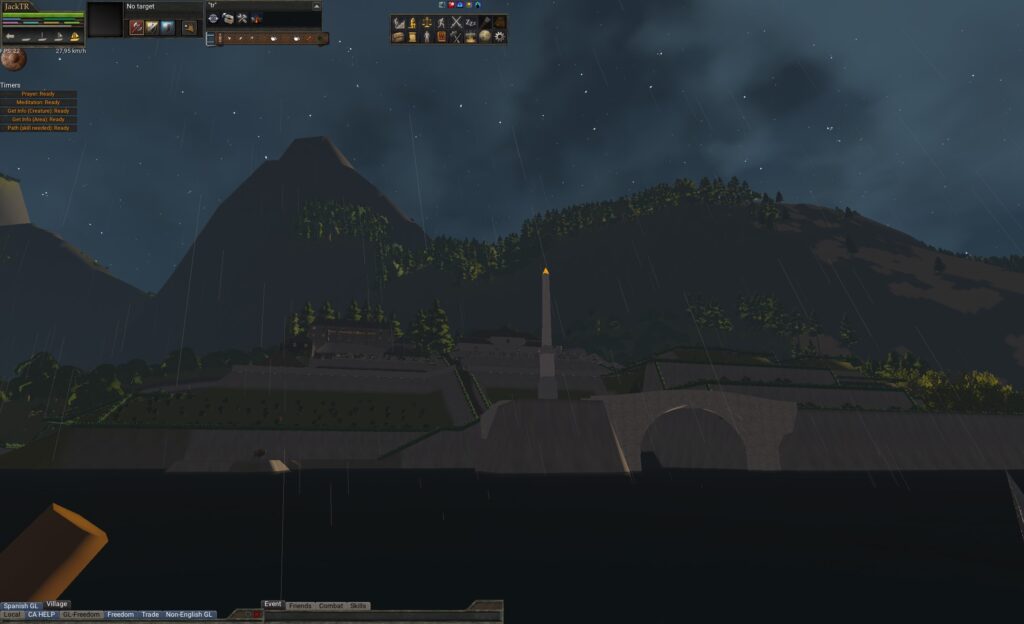The image size is (1024, 624).
Task: Click the running figure icon
Action: [x=441, y=22]
